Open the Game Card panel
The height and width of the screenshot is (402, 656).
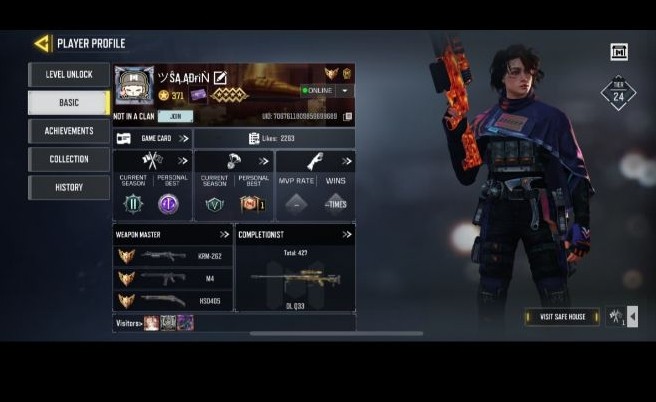(x=152, y=138)
